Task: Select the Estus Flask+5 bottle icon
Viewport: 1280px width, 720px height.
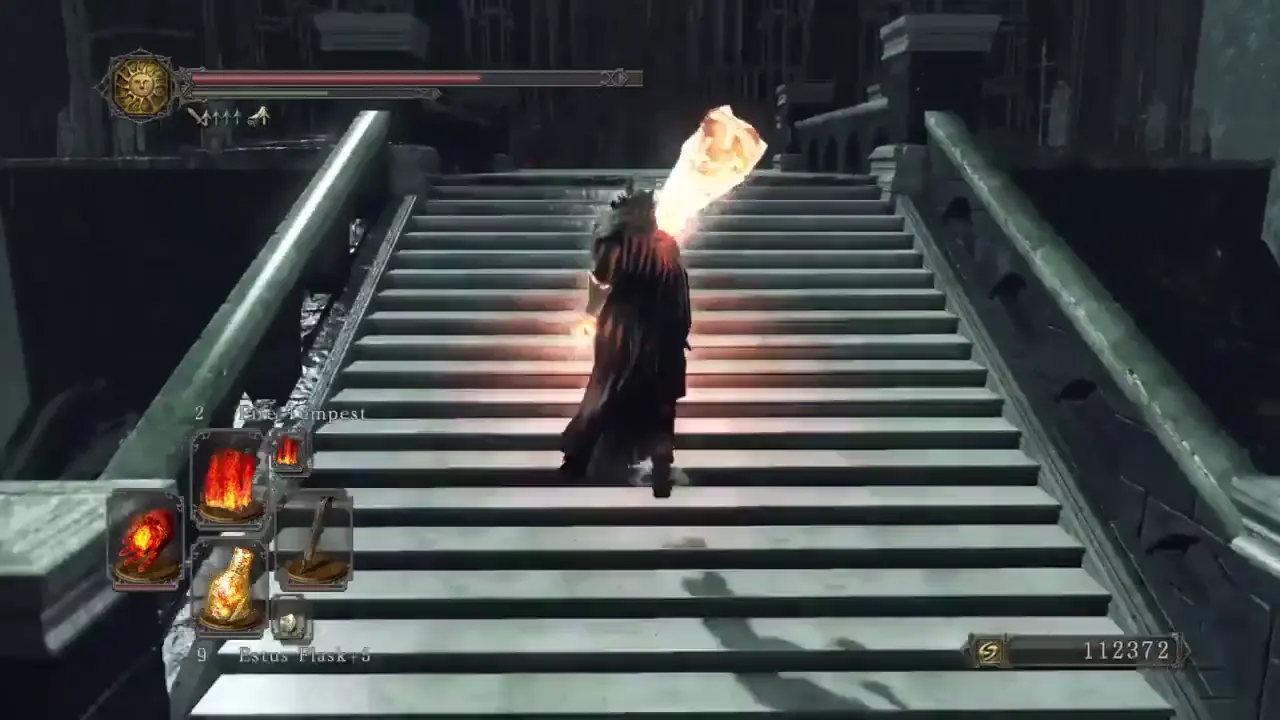Action: [230, 587]
